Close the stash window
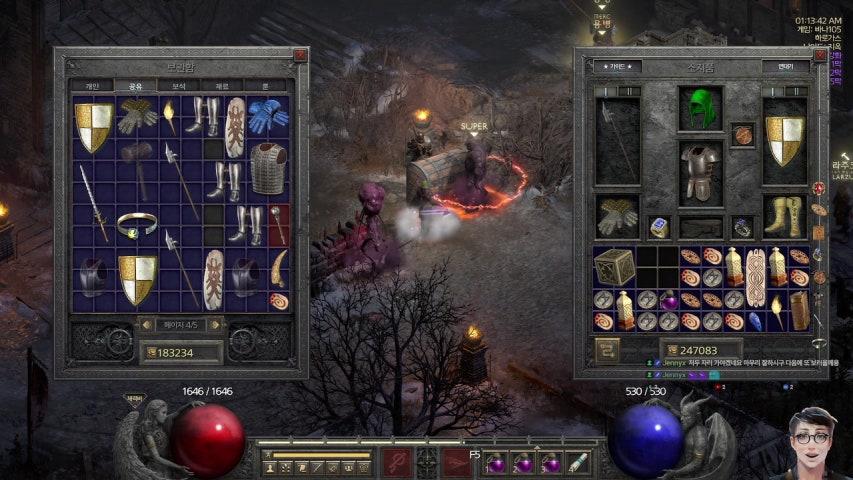 tap(300, 55)
